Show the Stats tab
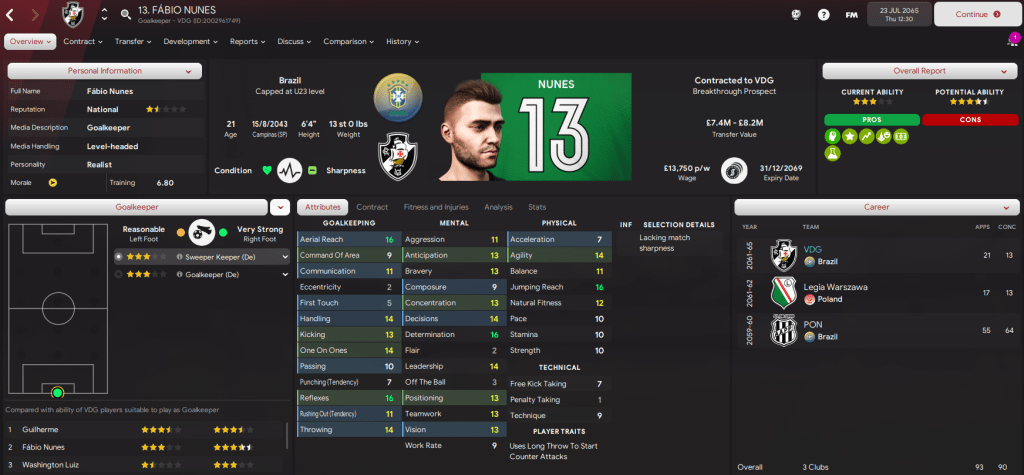Image resolution: width=1024 pixels, height=475 pixels. [x=536, y=207]
